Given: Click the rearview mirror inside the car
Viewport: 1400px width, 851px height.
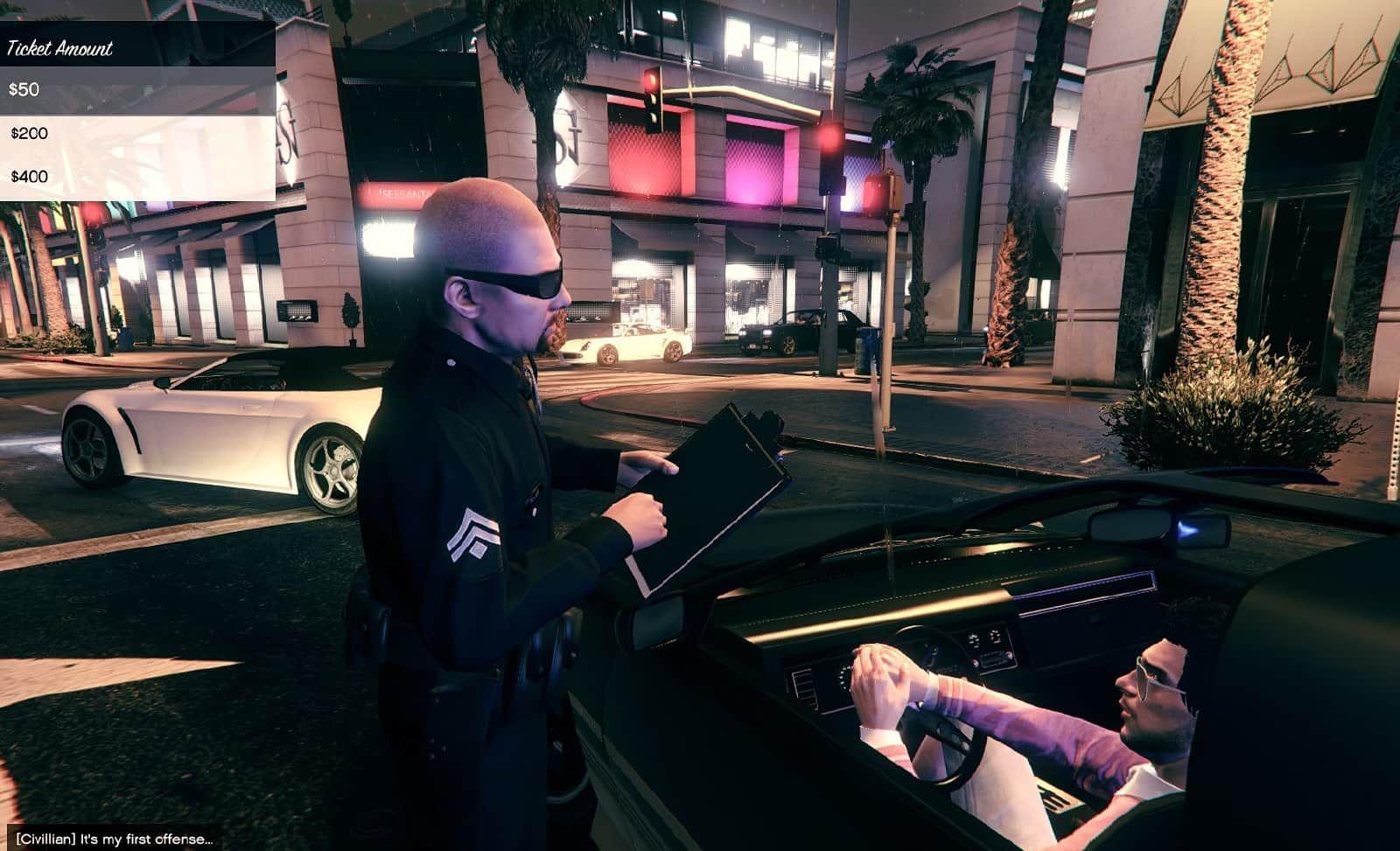Looking at the screenshot, I should pos(1129,525).
